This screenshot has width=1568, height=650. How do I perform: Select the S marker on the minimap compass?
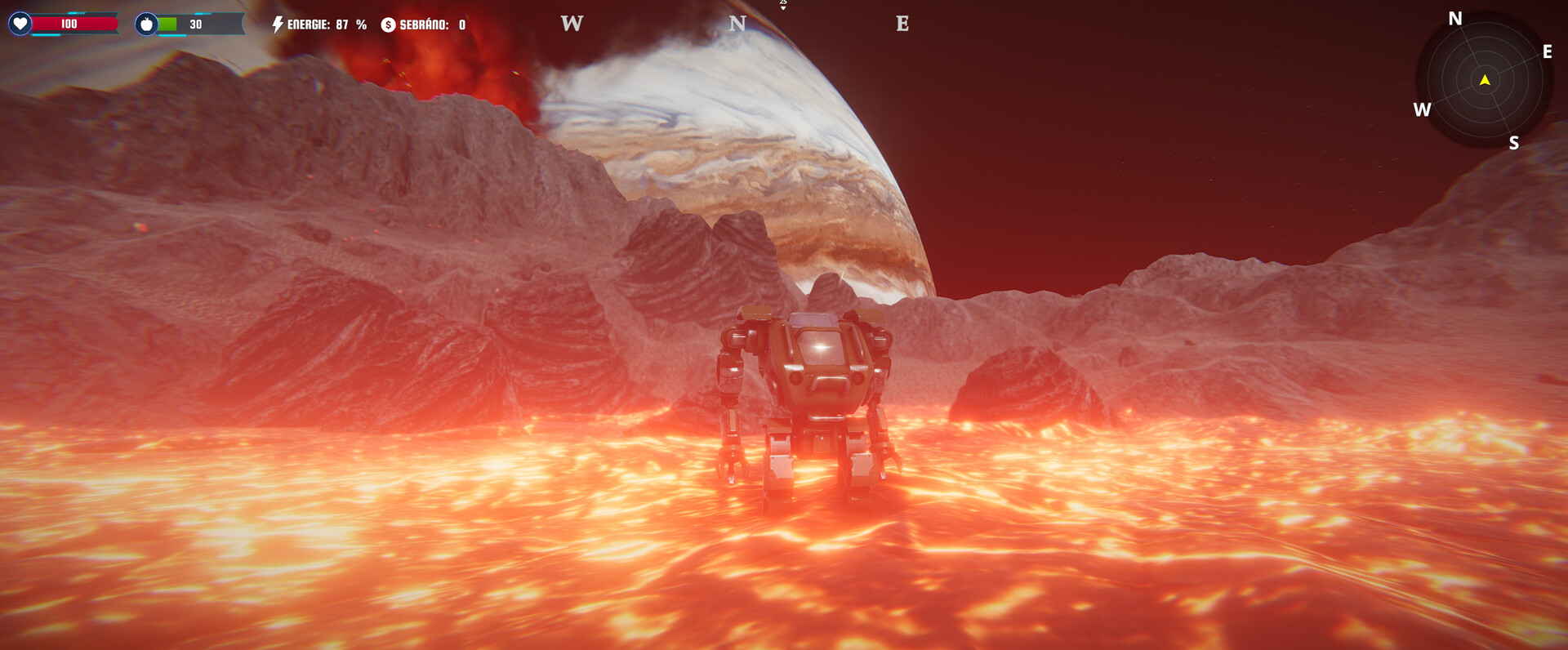(x=1514, y=142)
